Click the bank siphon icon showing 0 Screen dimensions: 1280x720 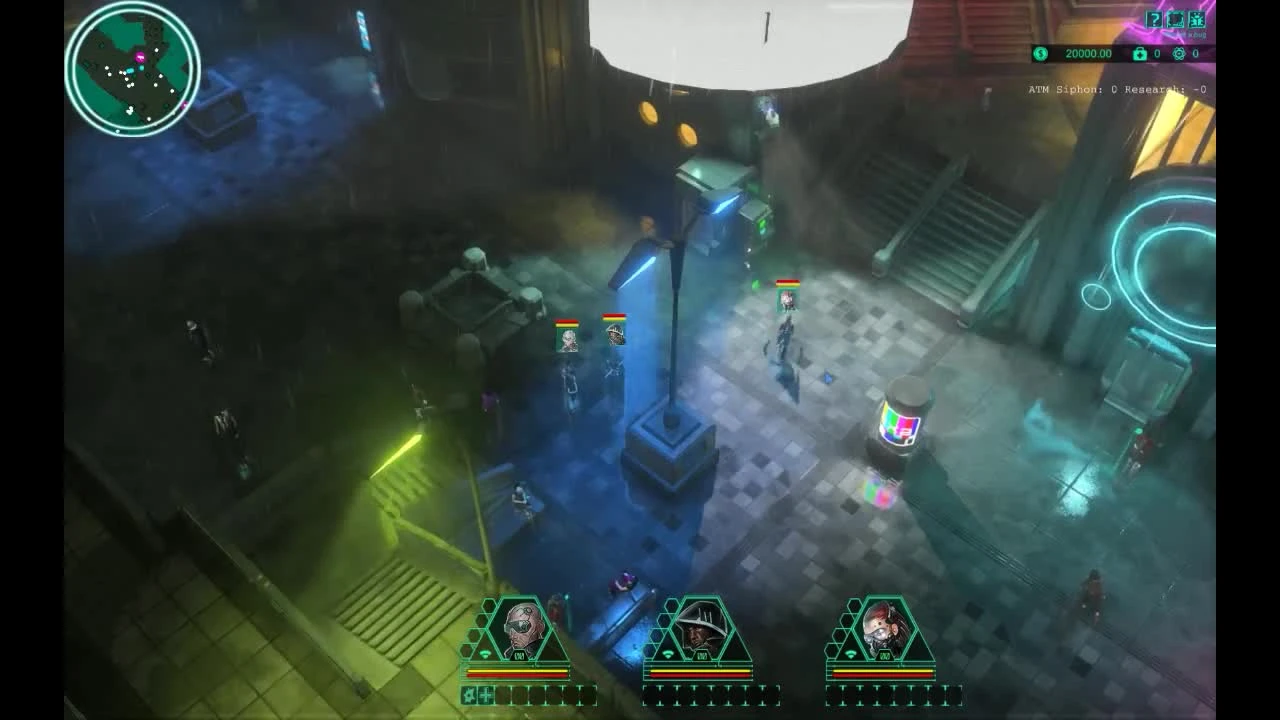pos(1140,53)
